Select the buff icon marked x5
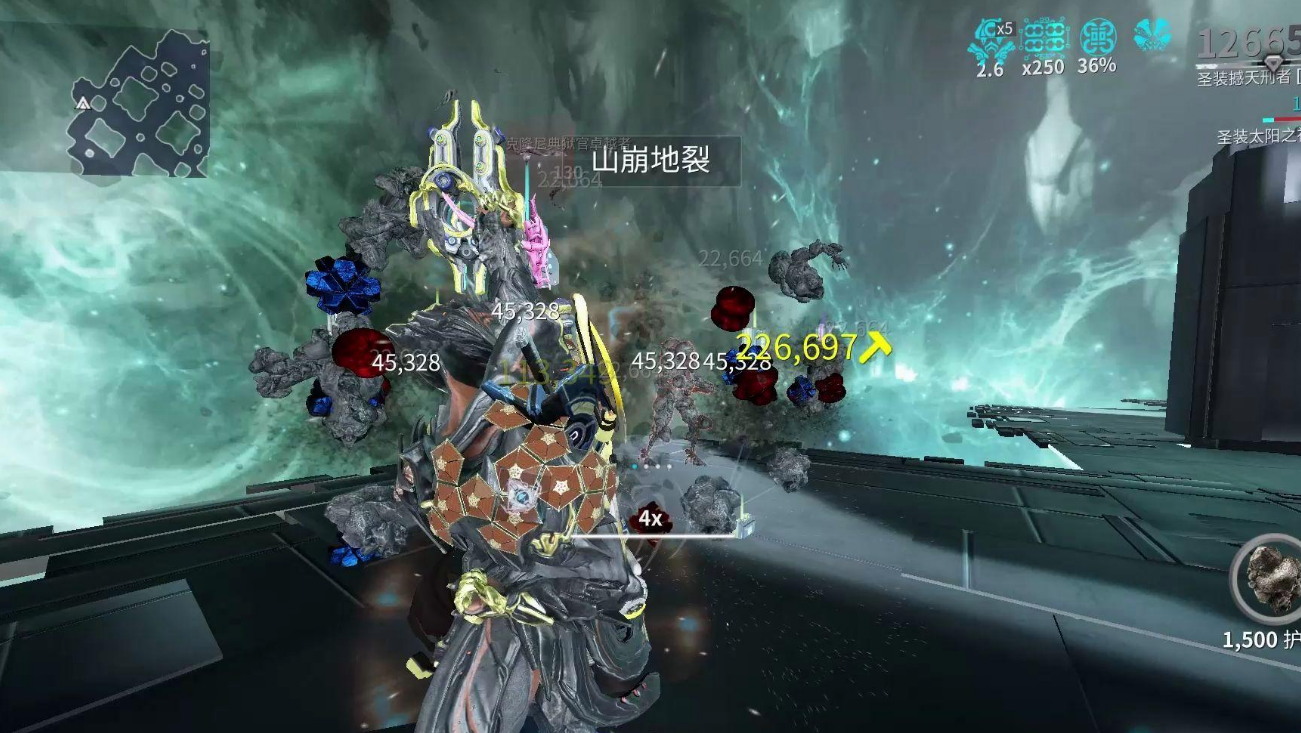The image size is (1301, 733). click(991, 39)
